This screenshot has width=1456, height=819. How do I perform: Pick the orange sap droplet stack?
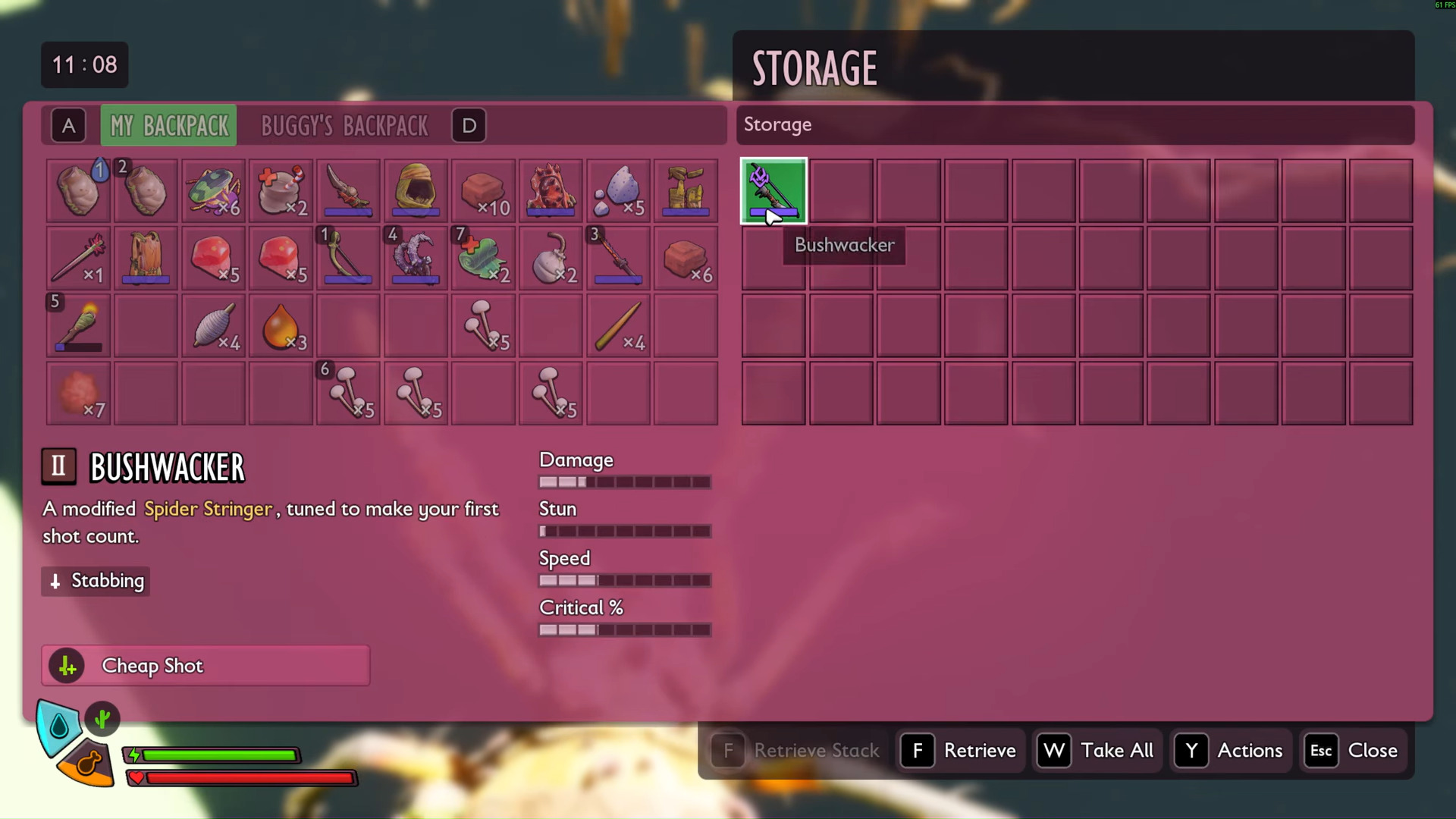pos(281,326)
